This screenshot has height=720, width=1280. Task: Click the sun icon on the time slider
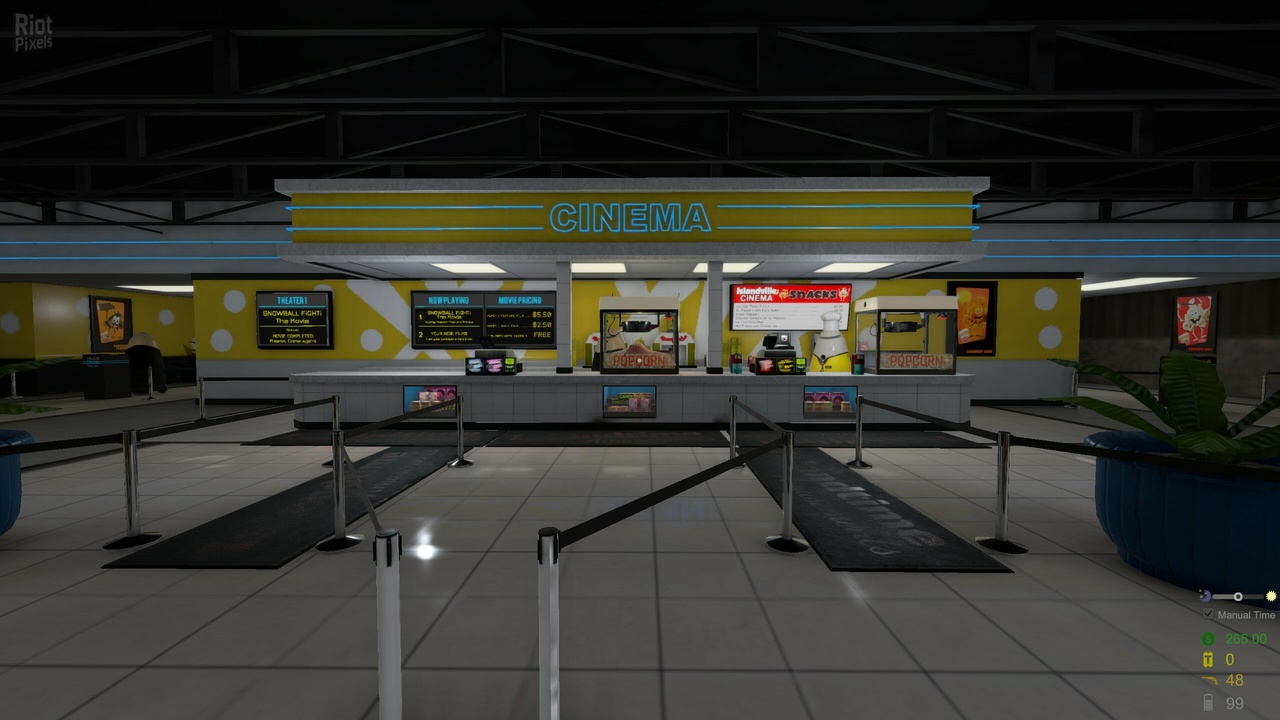click(x=1271, y=596)
